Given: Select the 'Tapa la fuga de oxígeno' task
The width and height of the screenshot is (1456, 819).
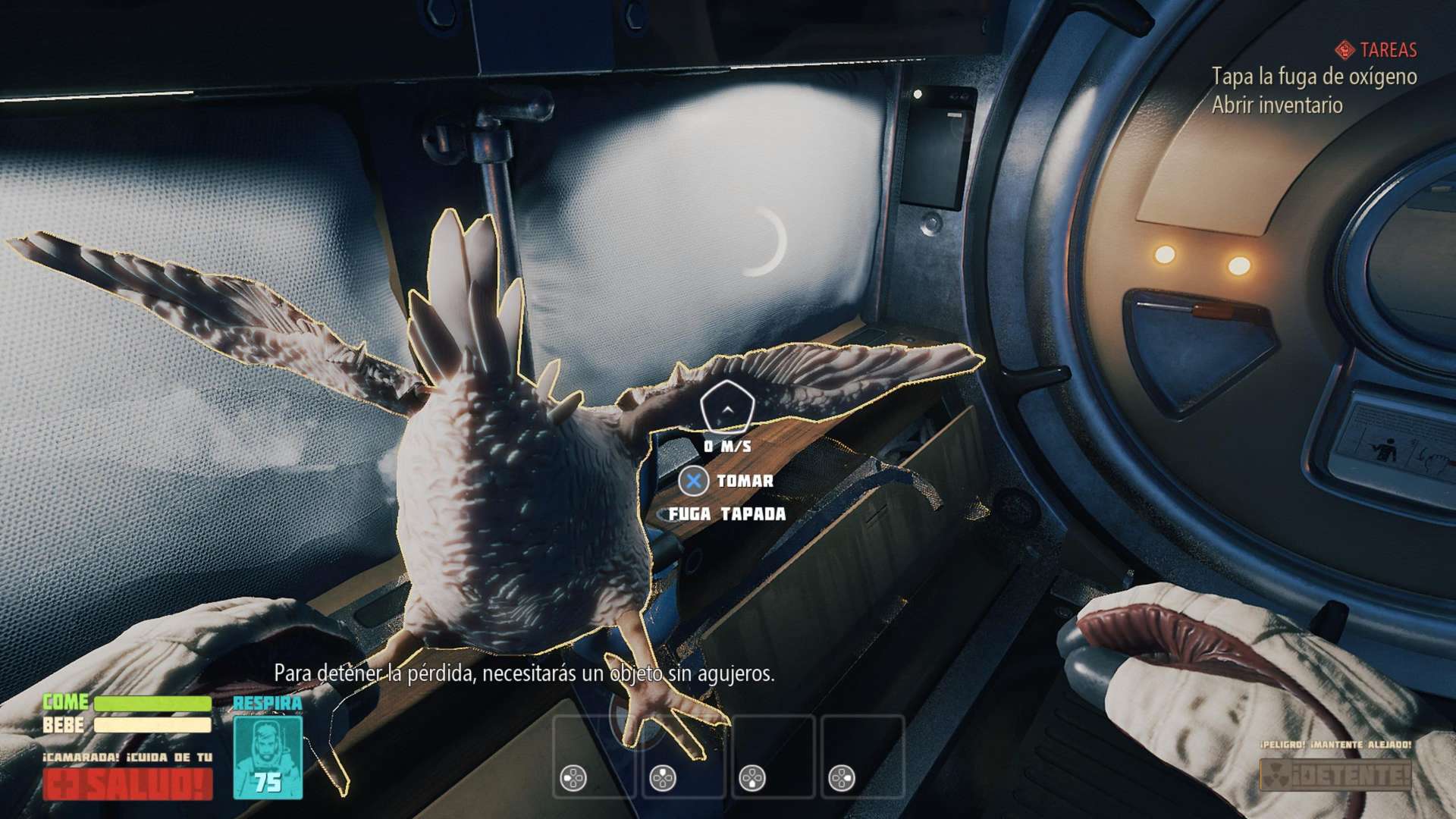Looking at the screenshot, I should click(x=1313, y=77).
